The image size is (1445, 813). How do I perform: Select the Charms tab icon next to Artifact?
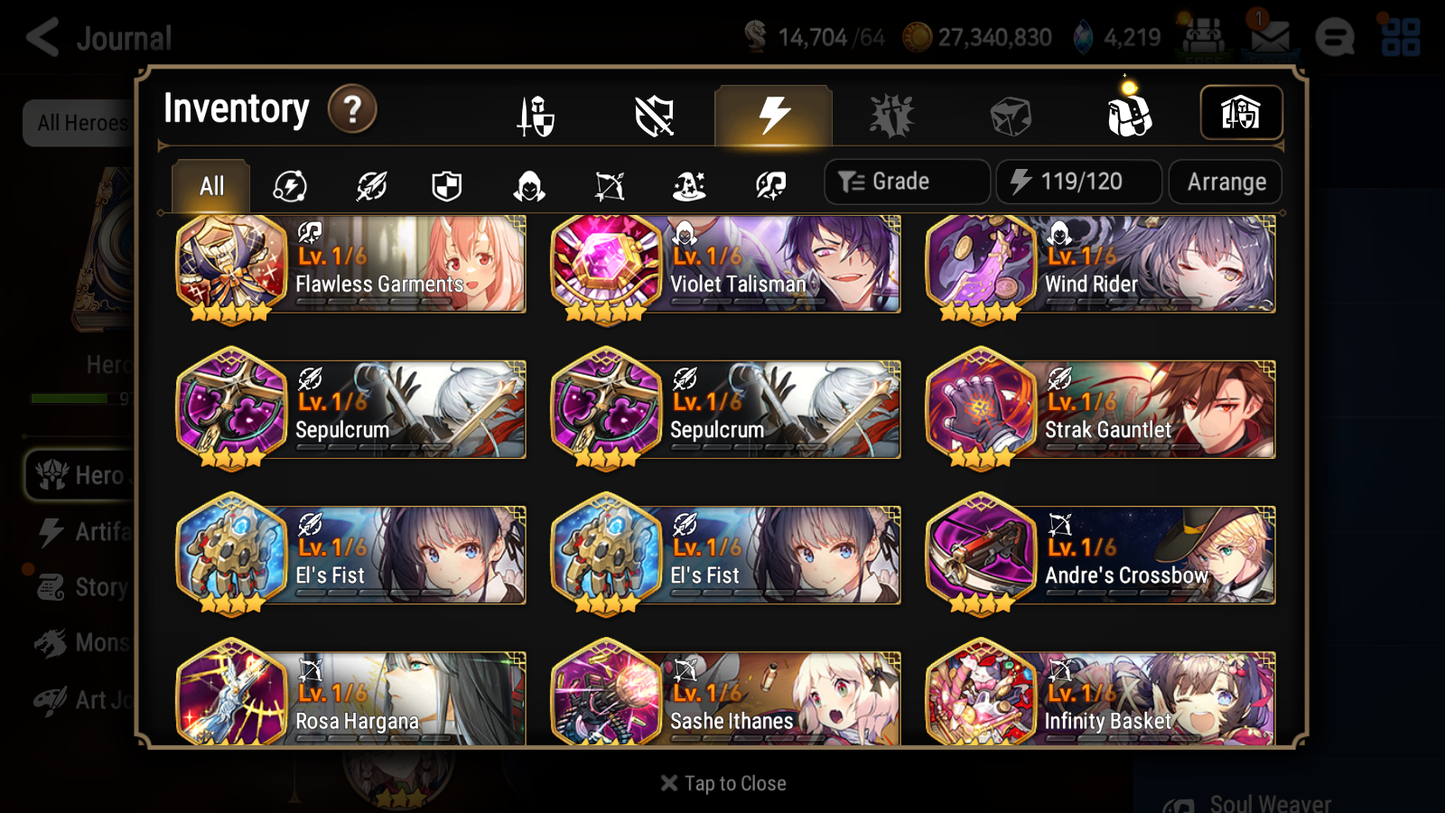[x=891, y=113]
